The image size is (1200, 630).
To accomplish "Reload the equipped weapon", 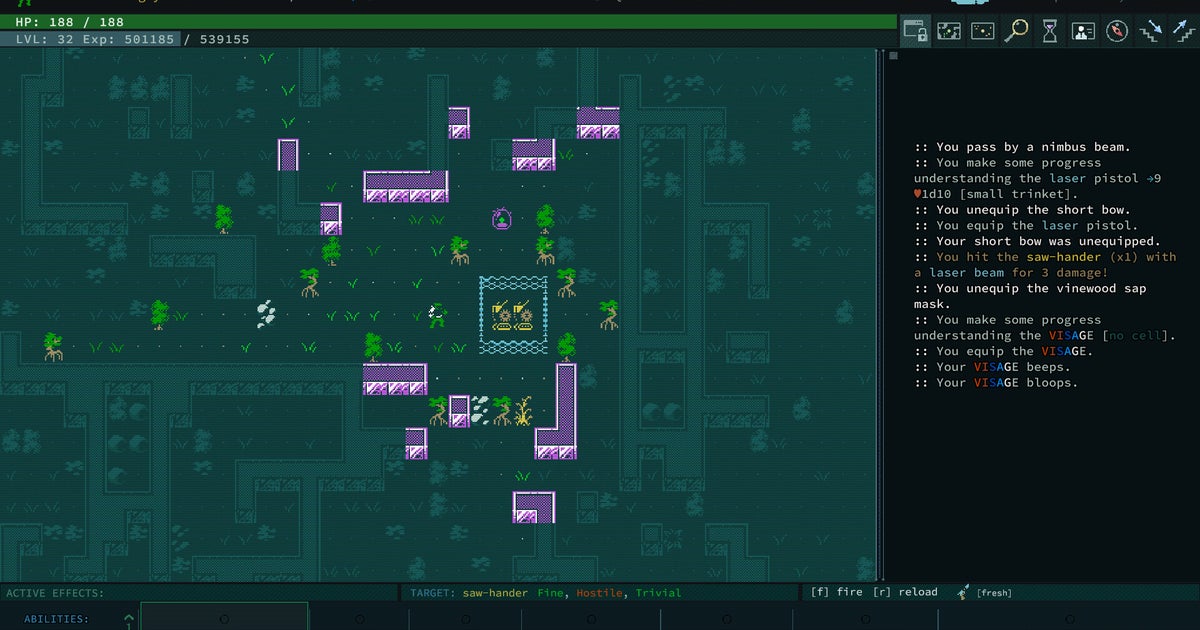I will point(905,592).
